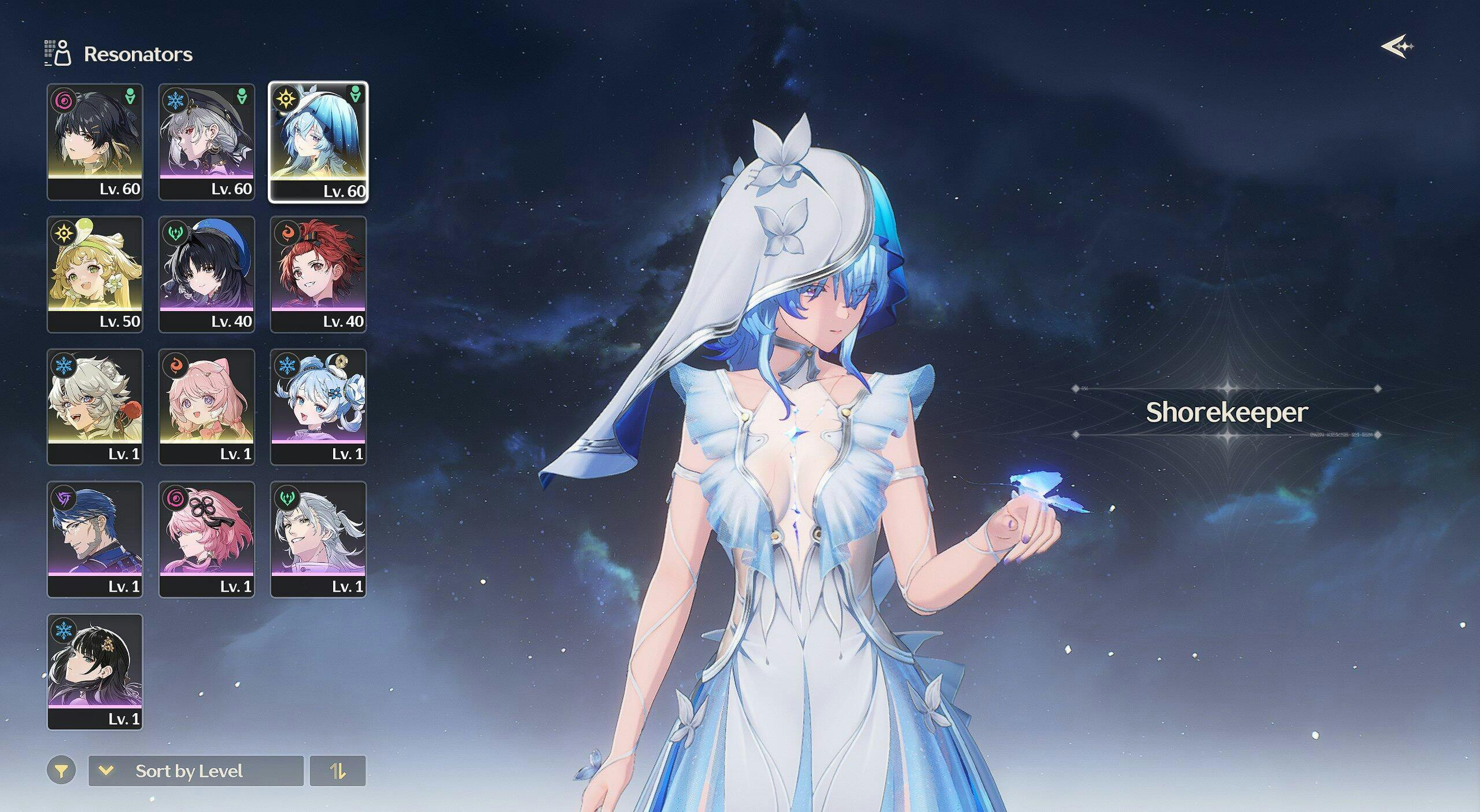The height and width of the screenshot is (812, 1480).
Task: Select the light-blue-haired Glacio resonator with buns
Action: click(x=318, y=407)
